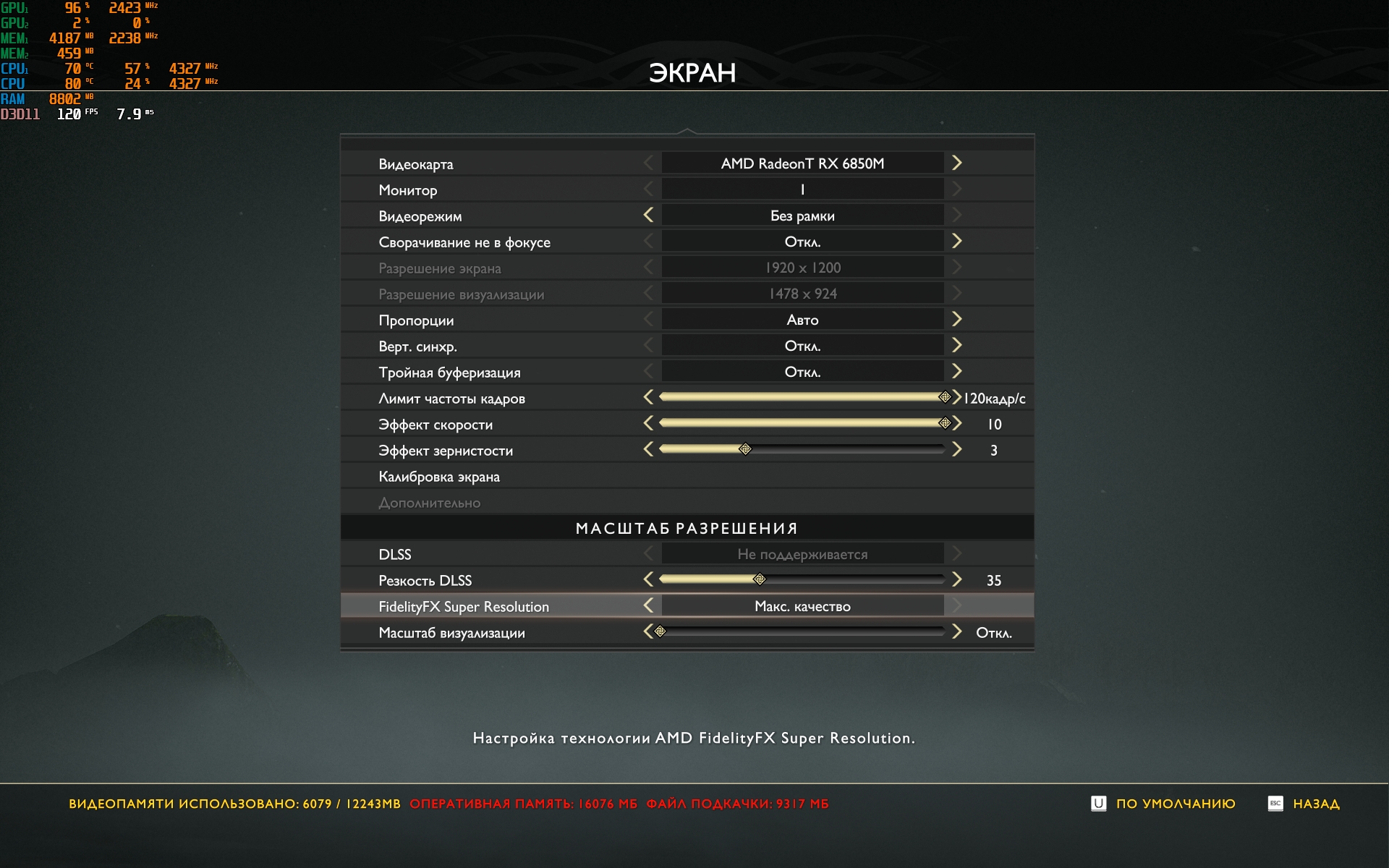This screenshot has height=868, width=1389.
Task: Click the Масштаб визуализации slider track
Action: click(x=802, y=632)
